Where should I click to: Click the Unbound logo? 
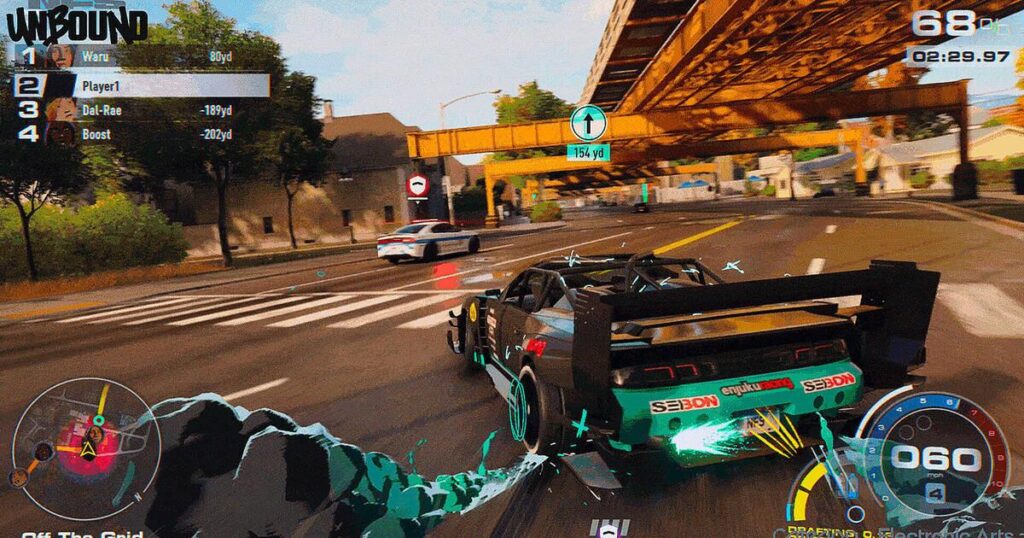76,24
